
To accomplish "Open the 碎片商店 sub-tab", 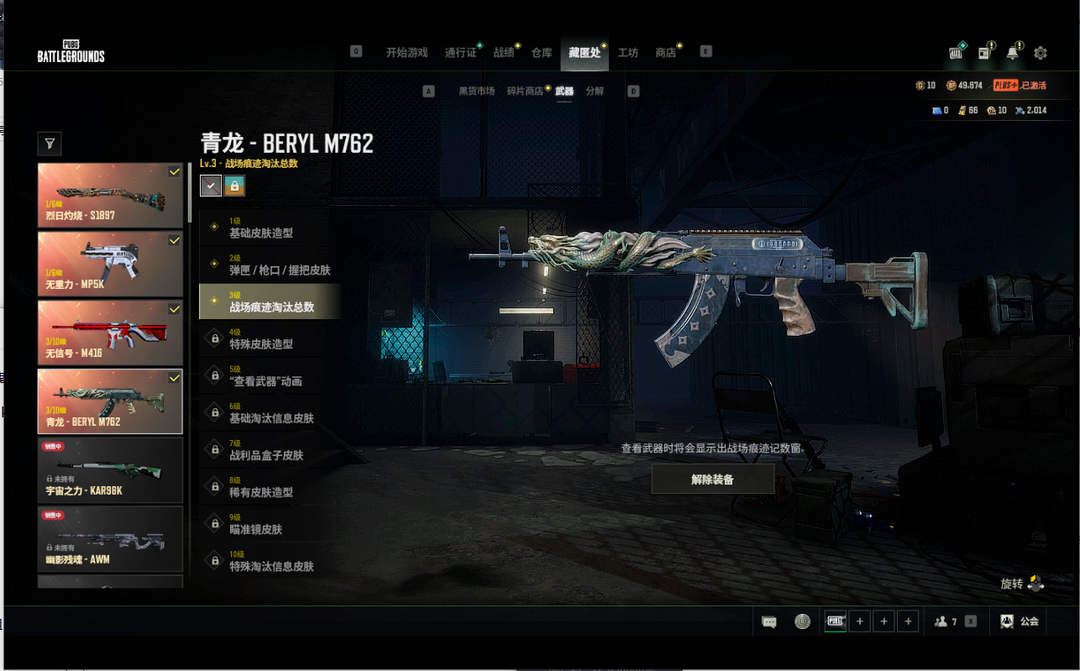I will point(525,91).
